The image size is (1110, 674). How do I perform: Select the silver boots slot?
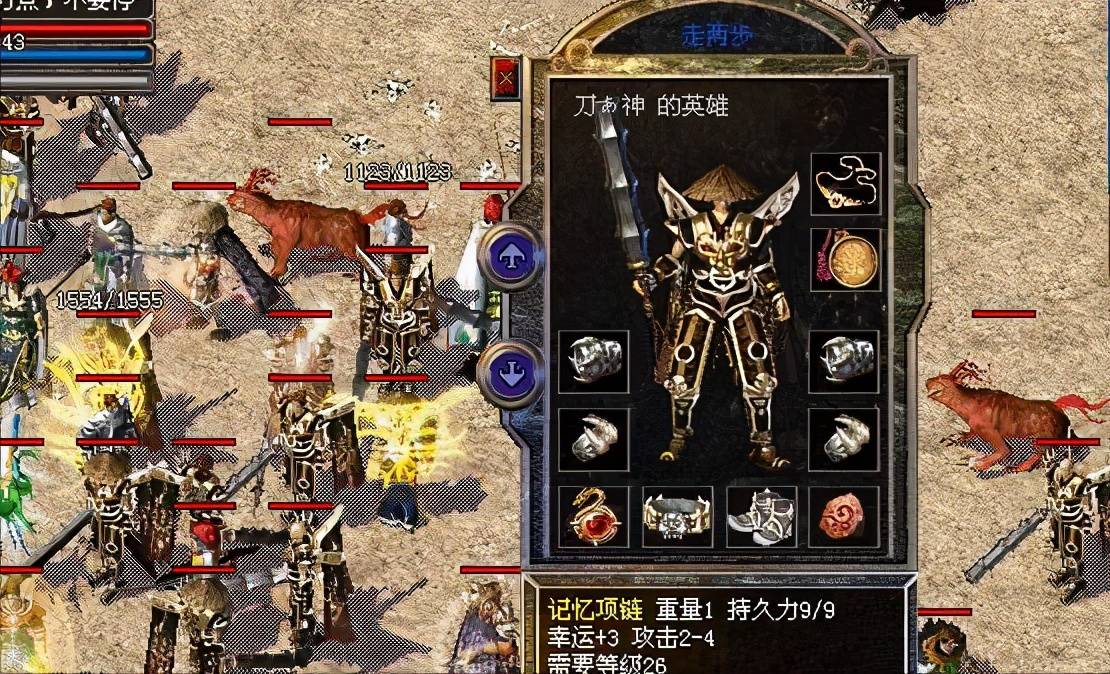pos(761,516)
